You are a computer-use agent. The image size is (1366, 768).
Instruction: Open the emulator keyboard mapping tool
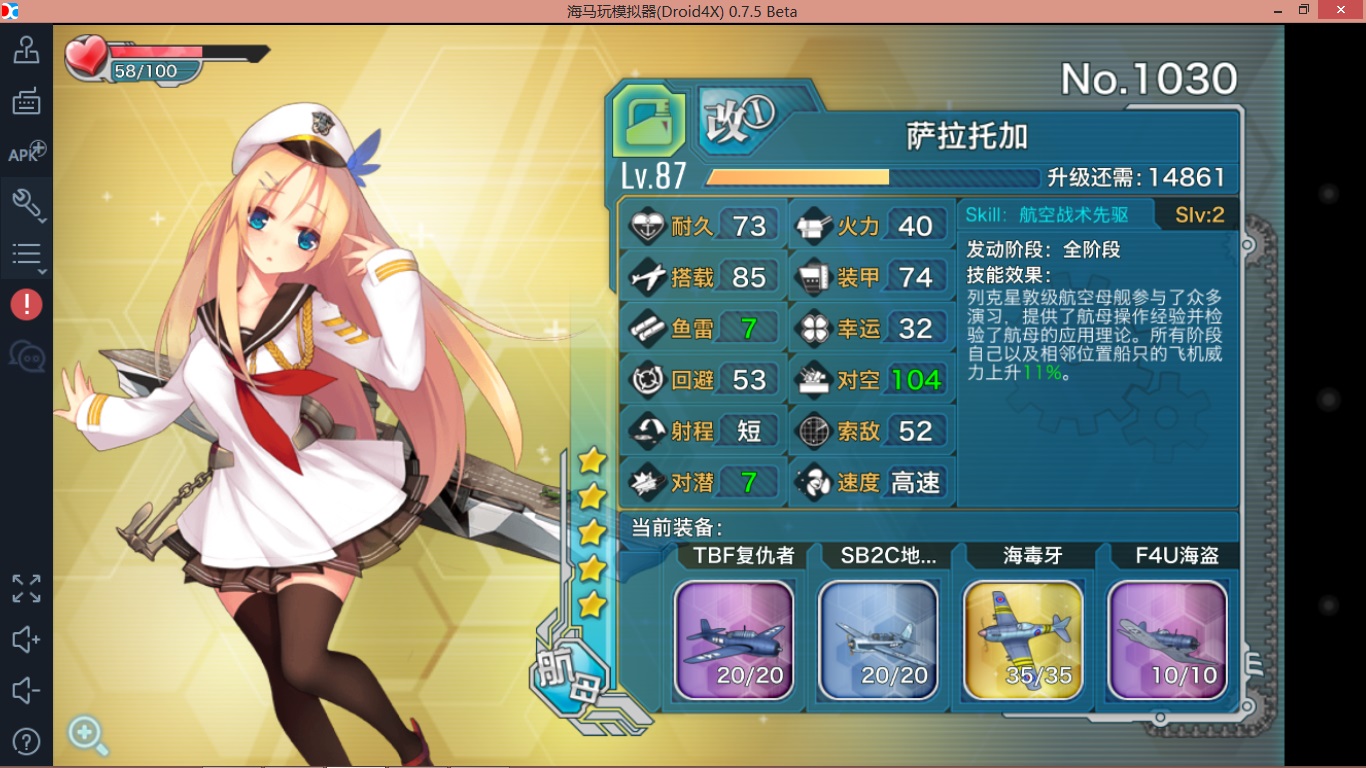(26, 101)
